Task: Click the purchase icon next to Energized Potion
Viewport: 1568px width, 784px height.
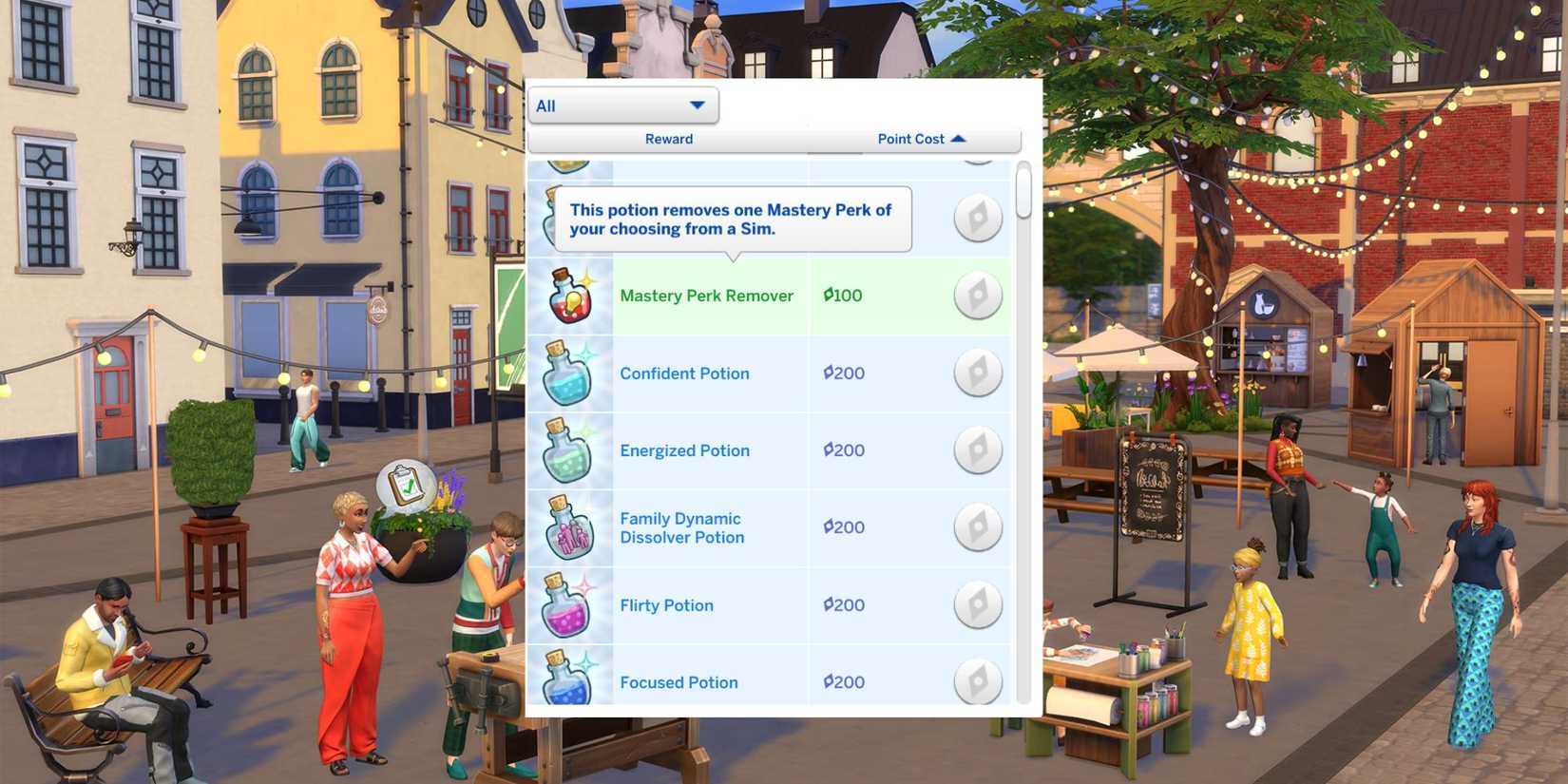Action: pyautogui.click(x=978, y=449)
